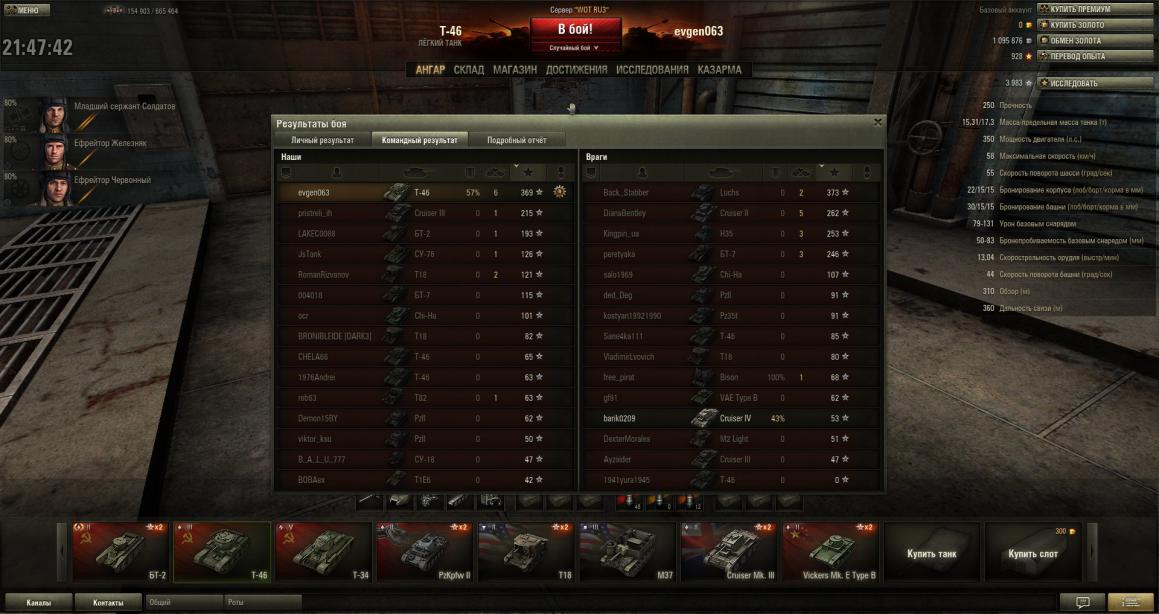
Task: Open the 'Контакты' panel
Action: [108, 603]
